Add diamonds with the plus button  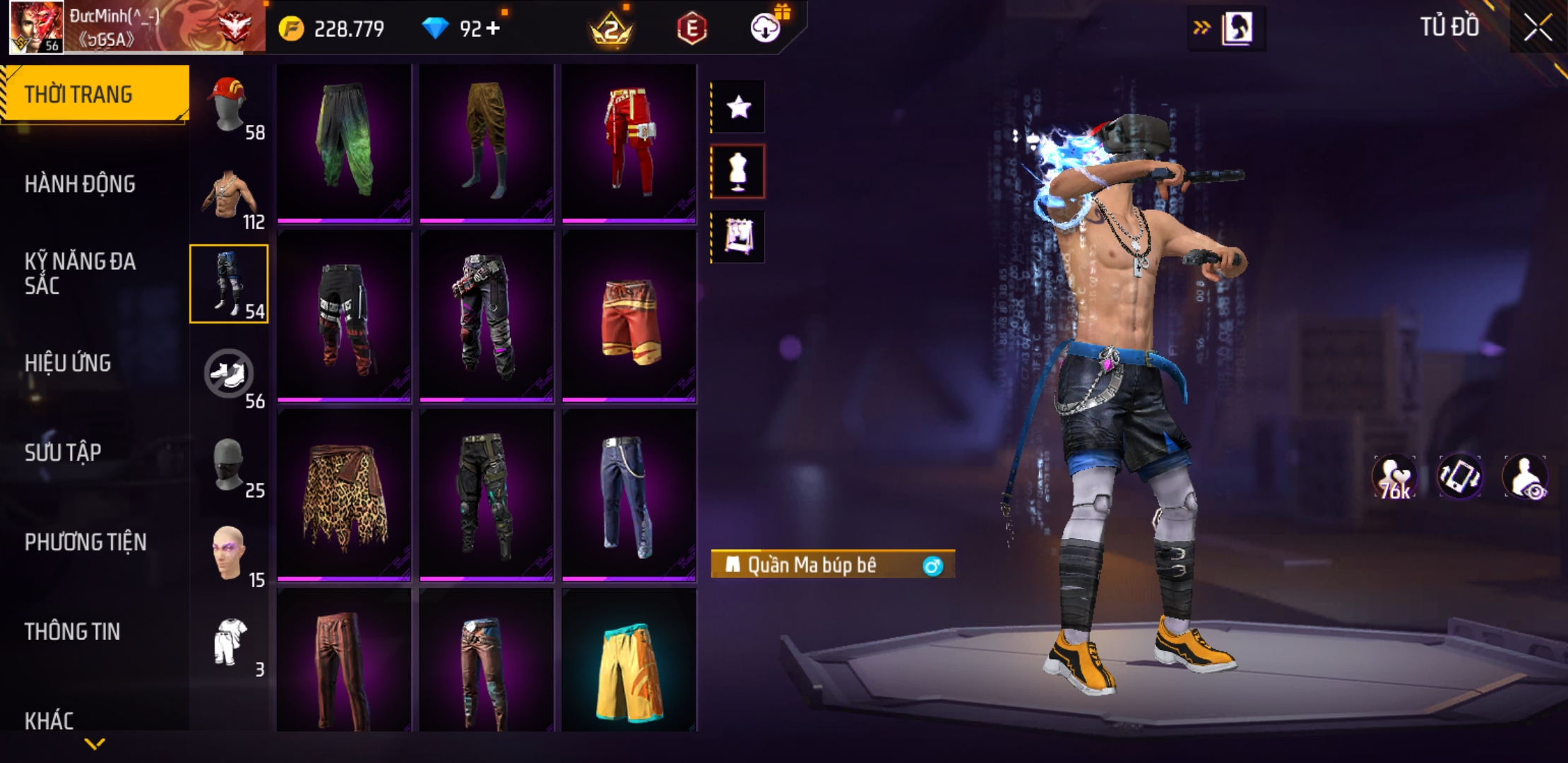tap(493, 29)
